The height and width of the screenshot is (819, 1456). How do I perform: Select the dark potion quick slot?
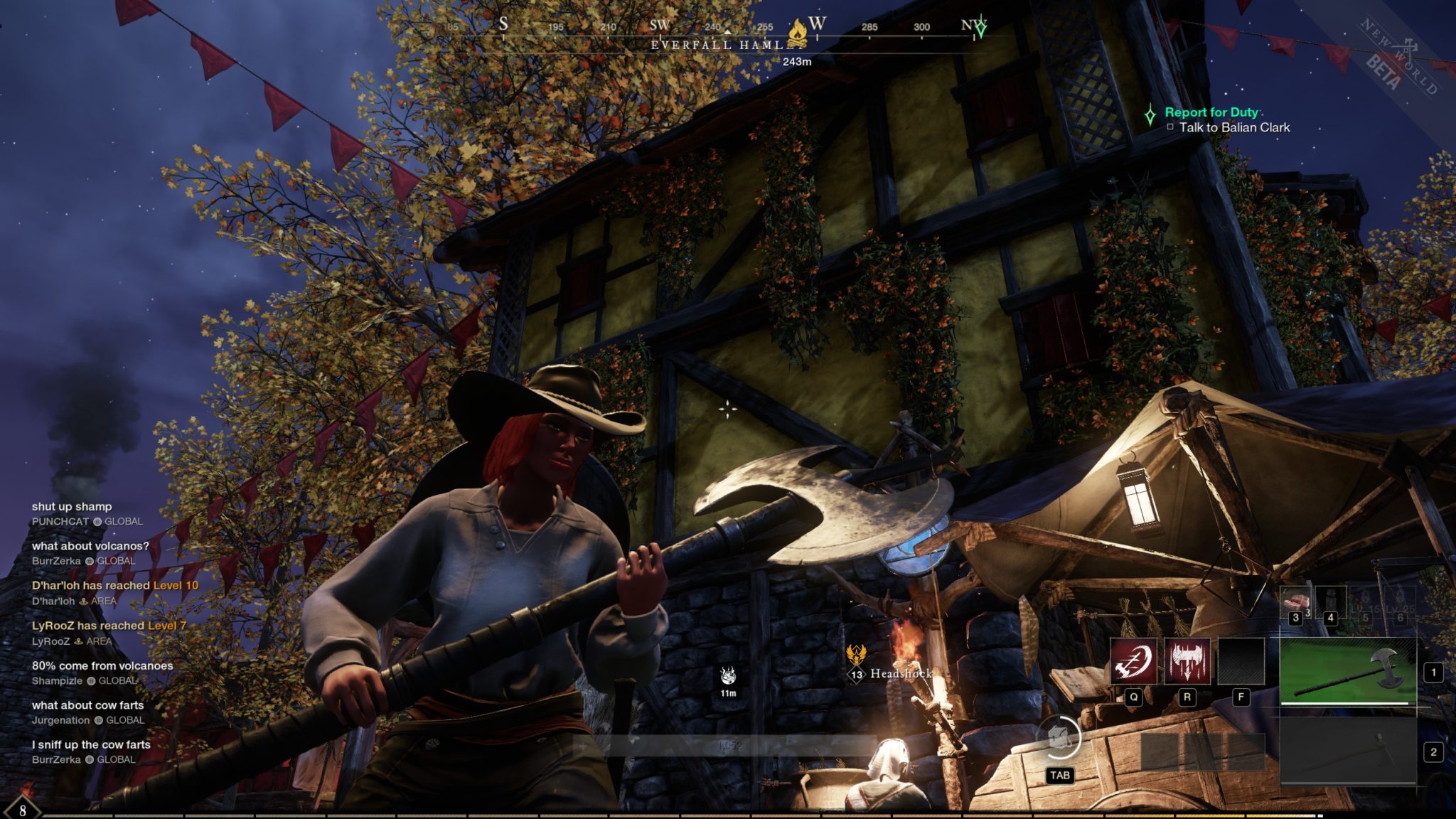tap(1329, 602)
